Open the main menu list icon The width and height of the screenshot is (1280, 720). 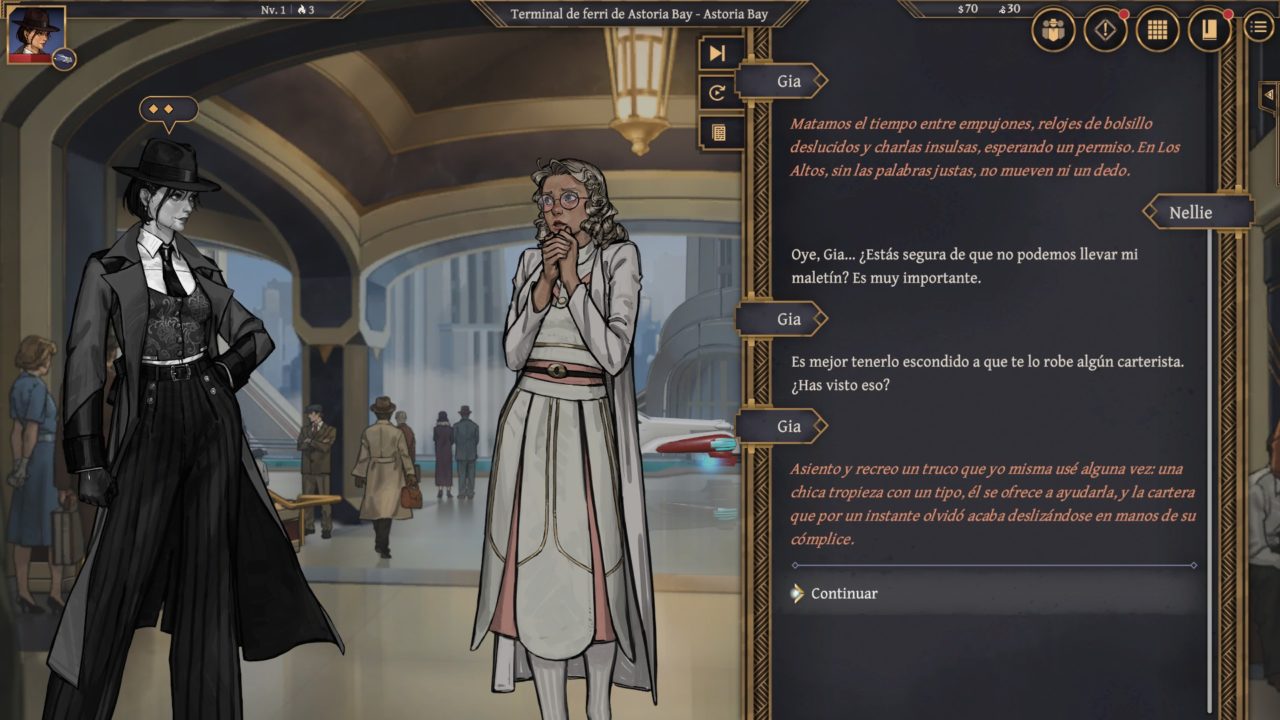(x=1259, y=28)
